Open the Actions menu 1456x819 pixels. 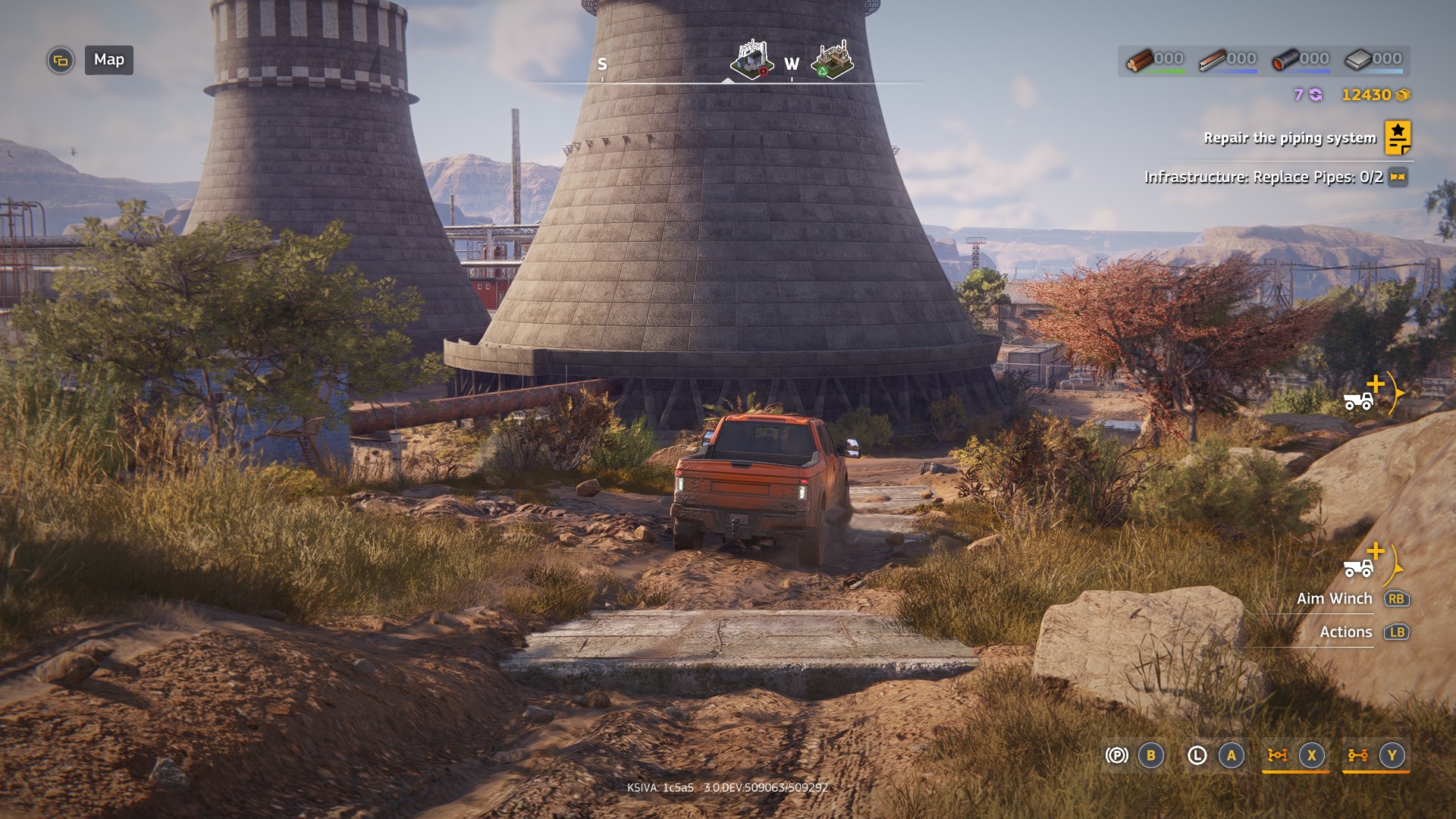click(x=1345, y=632)
